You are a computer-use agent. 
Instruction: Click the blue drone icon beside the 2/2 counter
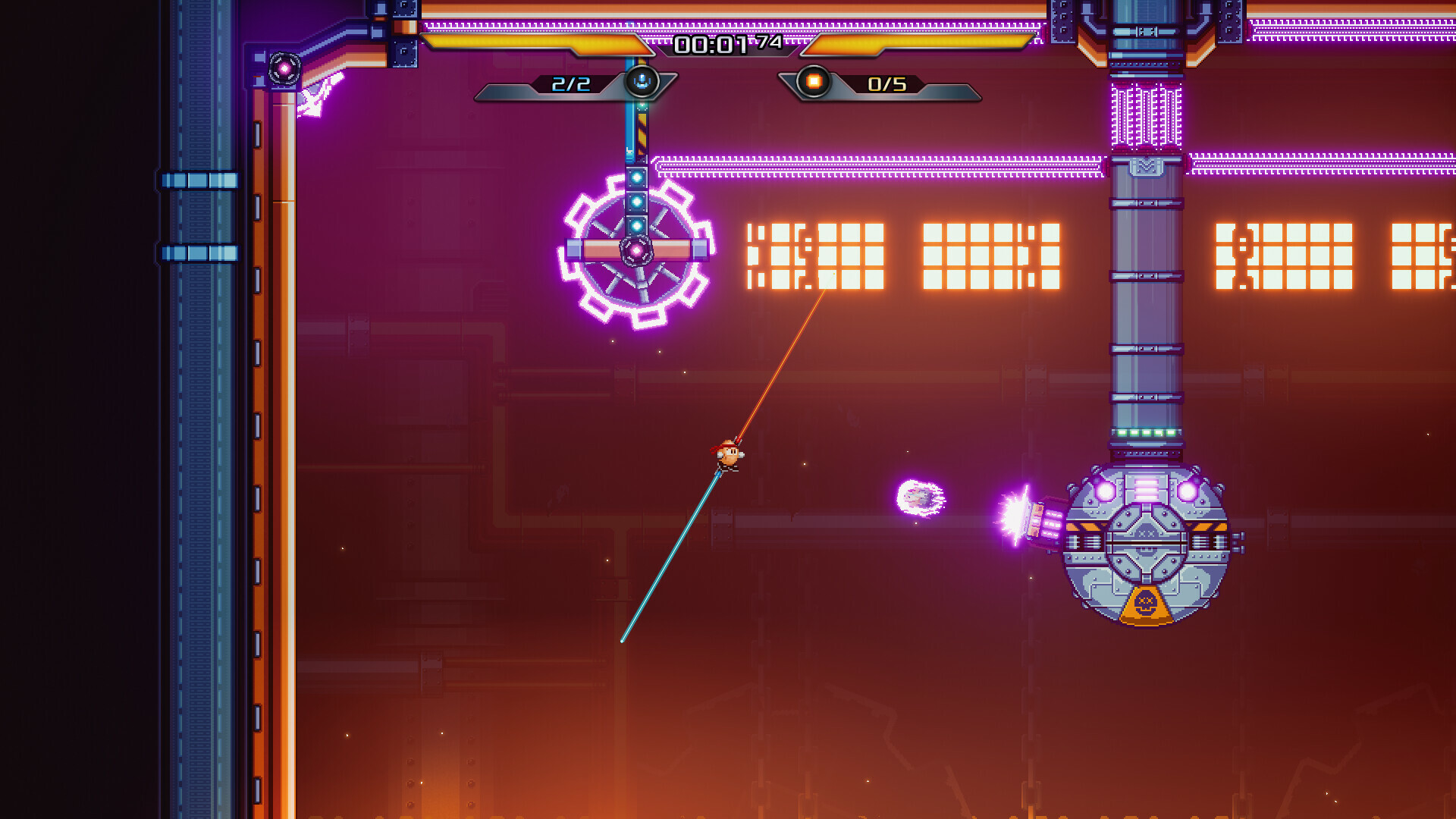pos(642,83)
